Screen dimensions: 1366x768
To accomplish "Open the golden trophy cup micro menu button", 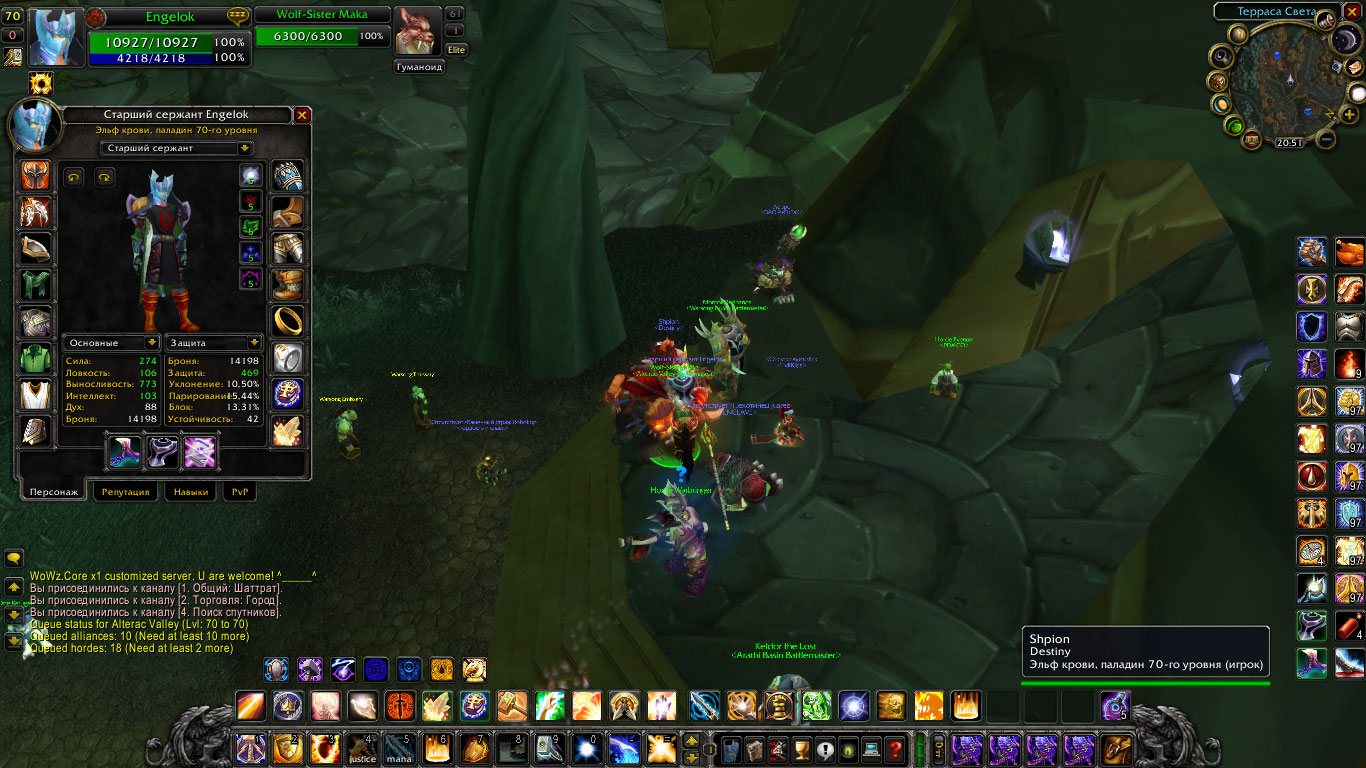I will [x=800, y=749].
